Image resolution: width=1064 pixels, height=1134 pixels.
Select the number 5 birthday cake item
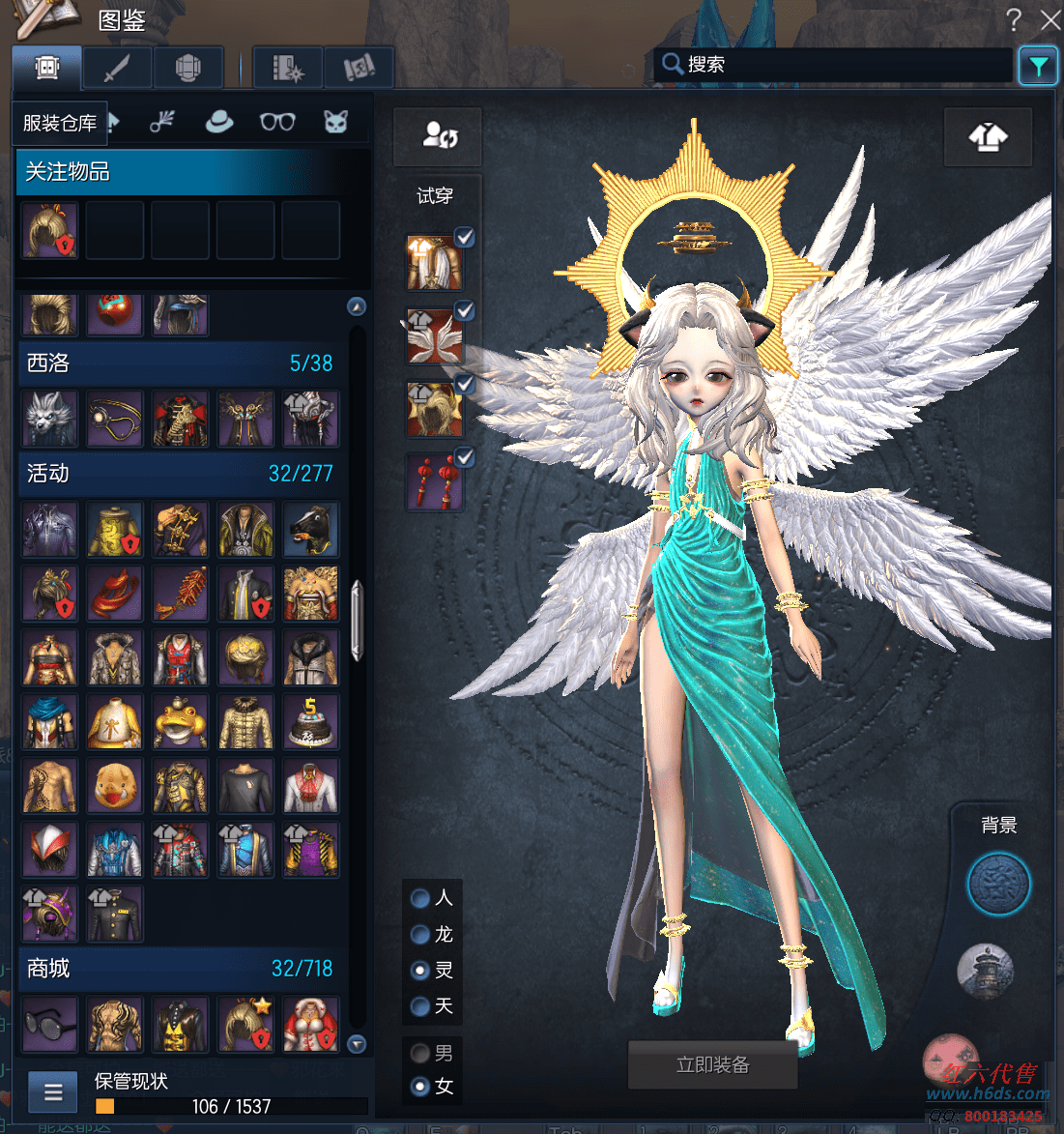311,722
